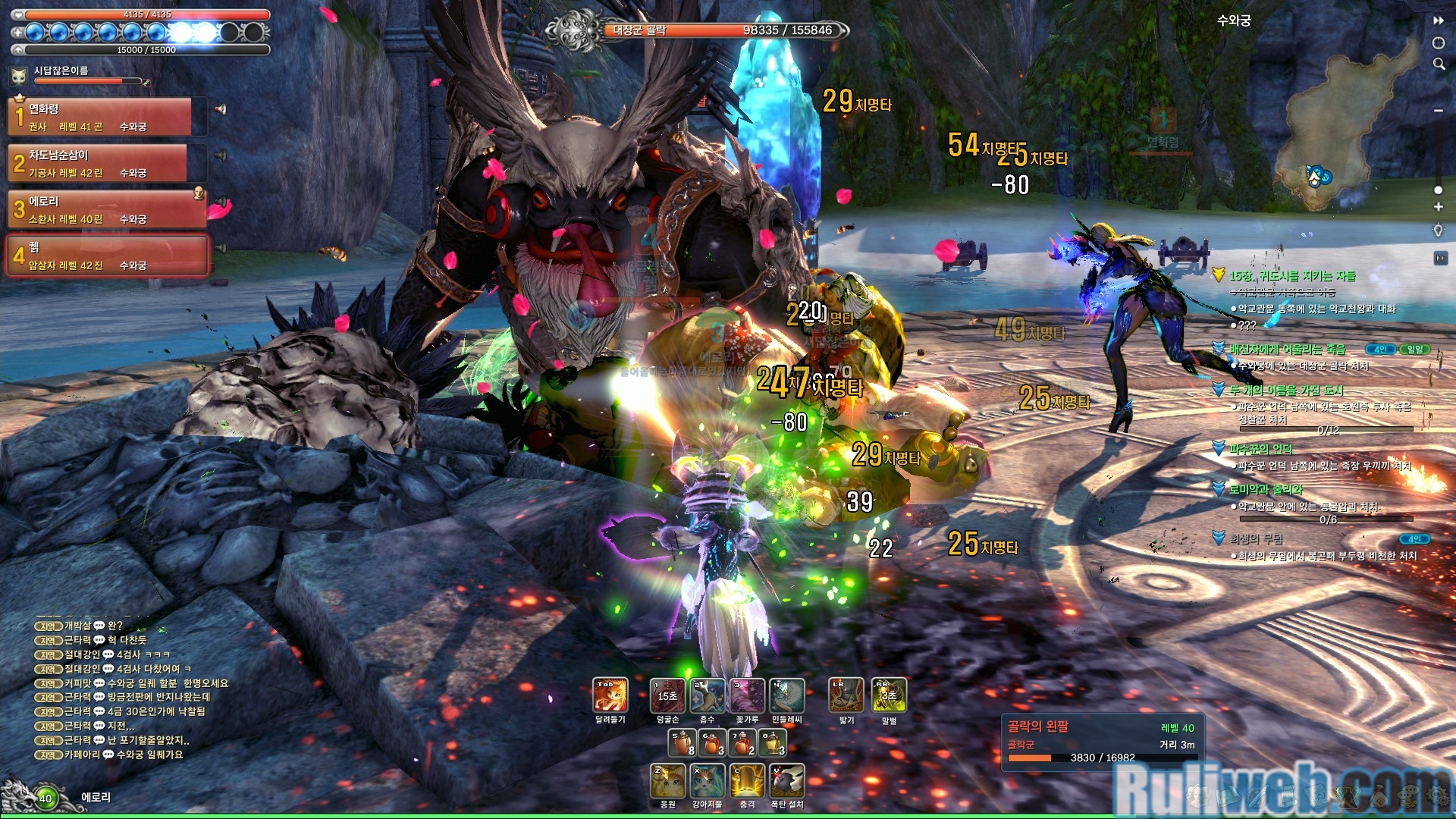Use the 덩굴손 skill on cooldown
This screenshot has height=819, width=1456.
(x=667, y=695)
